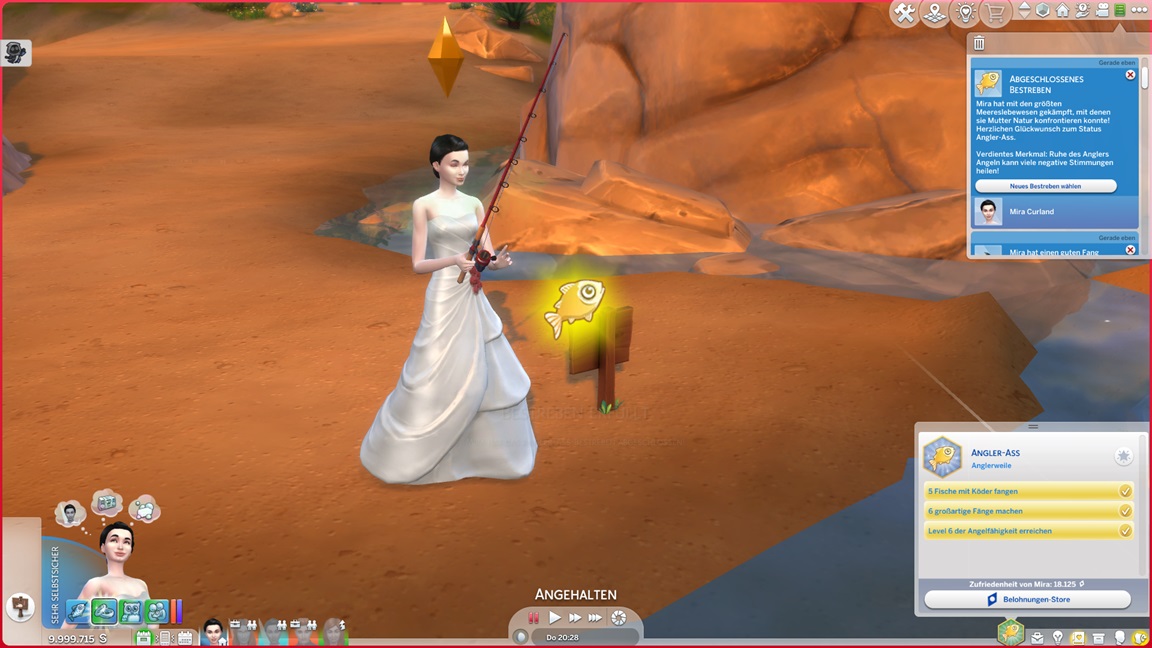The image size is (1152, 648).
Task: Set the game to fast-forward speed
Action: pos(575,618)
